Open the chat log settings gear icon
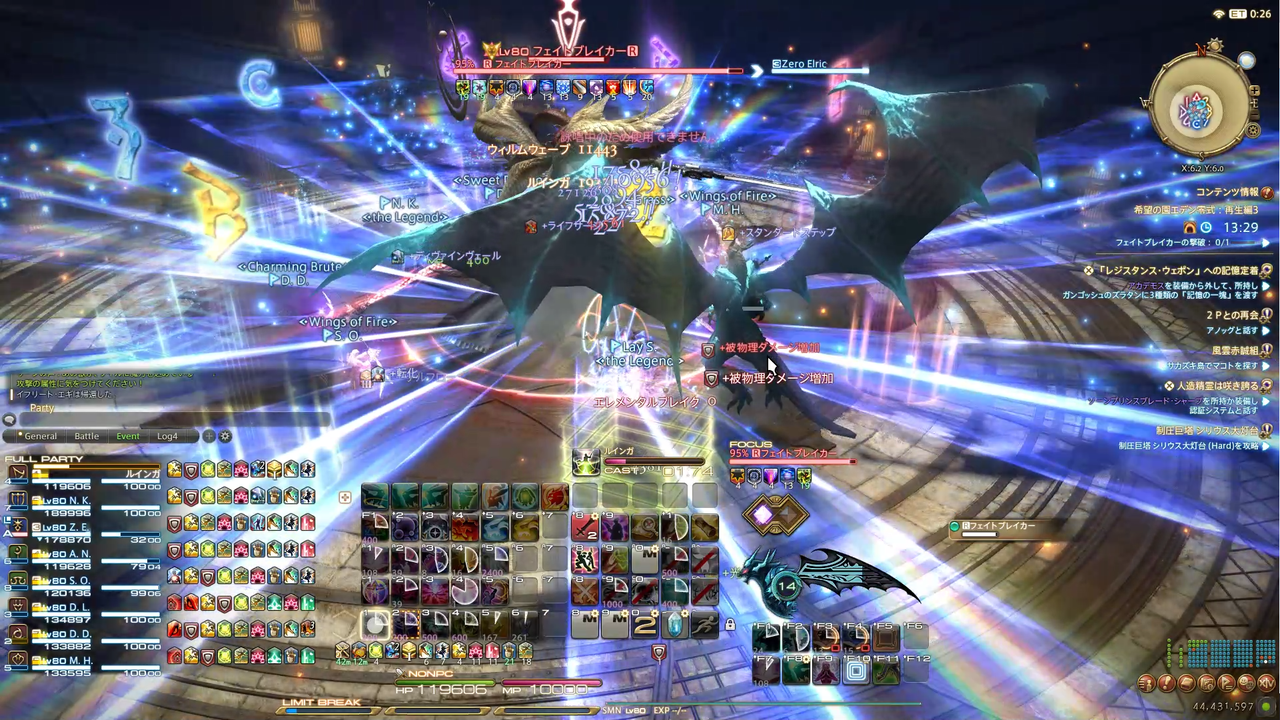 click(x=225, y=436)
